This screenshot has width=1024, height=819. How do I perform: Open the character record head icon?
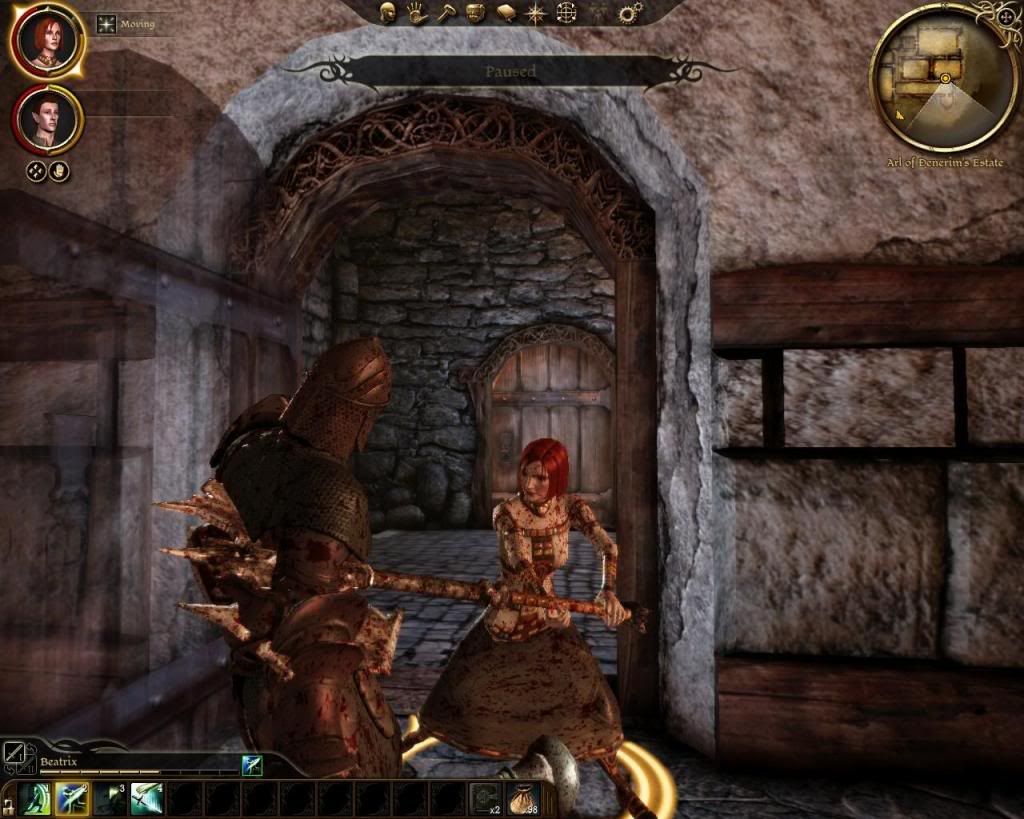388,12
